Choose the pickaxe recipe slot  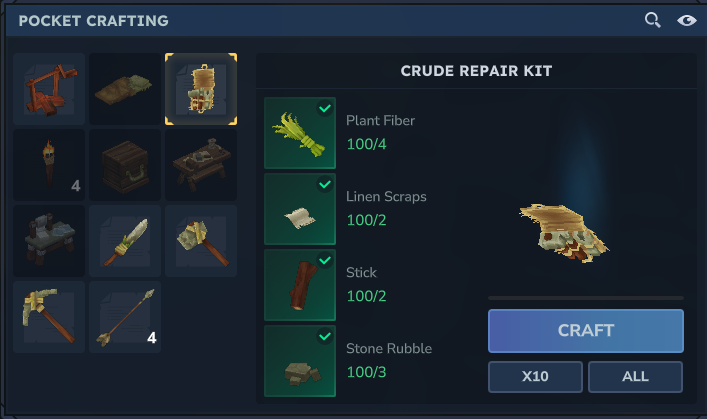[x=49, y=317]
